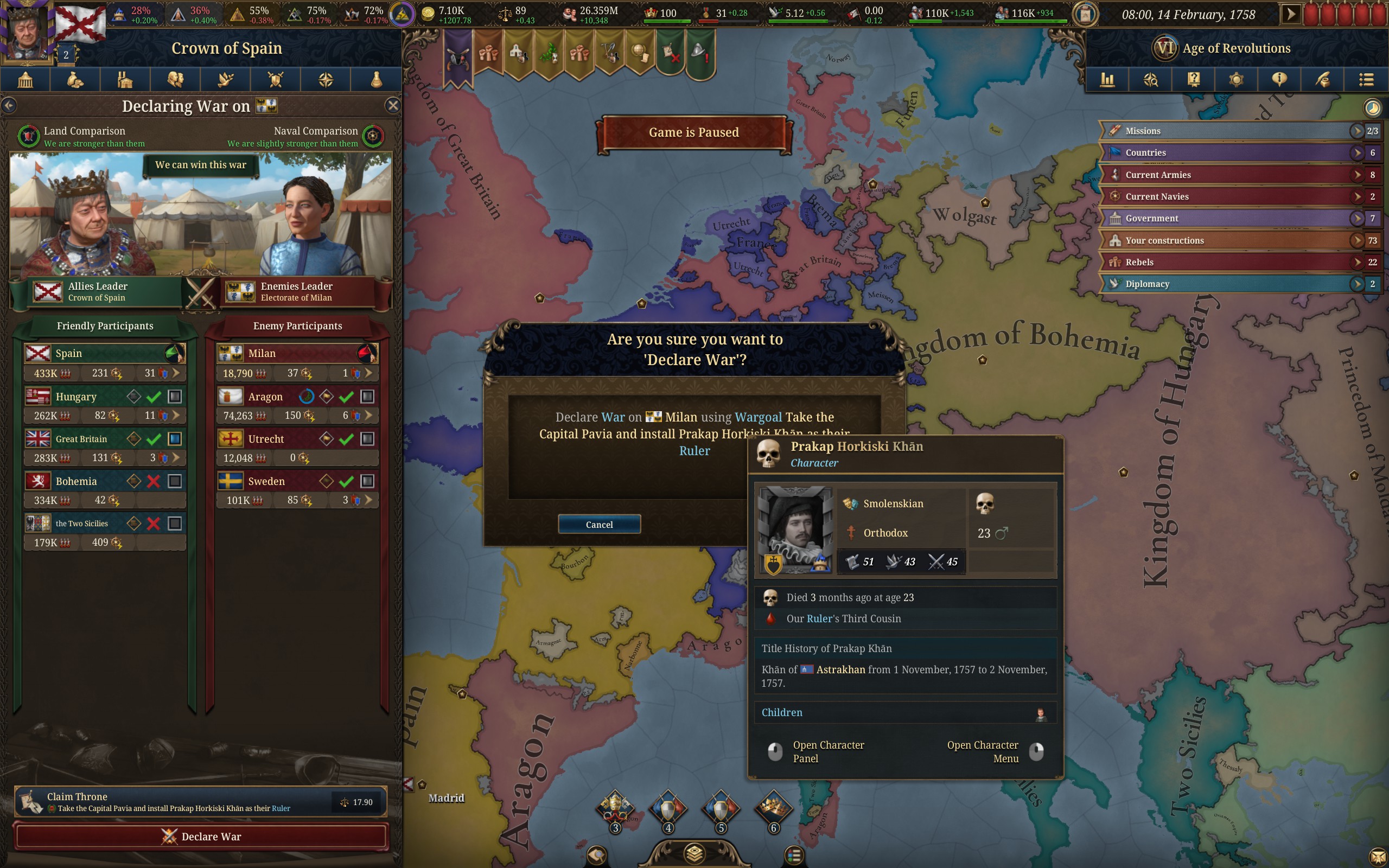
Task: Open the Population tab with two heads
Action: (175, 79)
